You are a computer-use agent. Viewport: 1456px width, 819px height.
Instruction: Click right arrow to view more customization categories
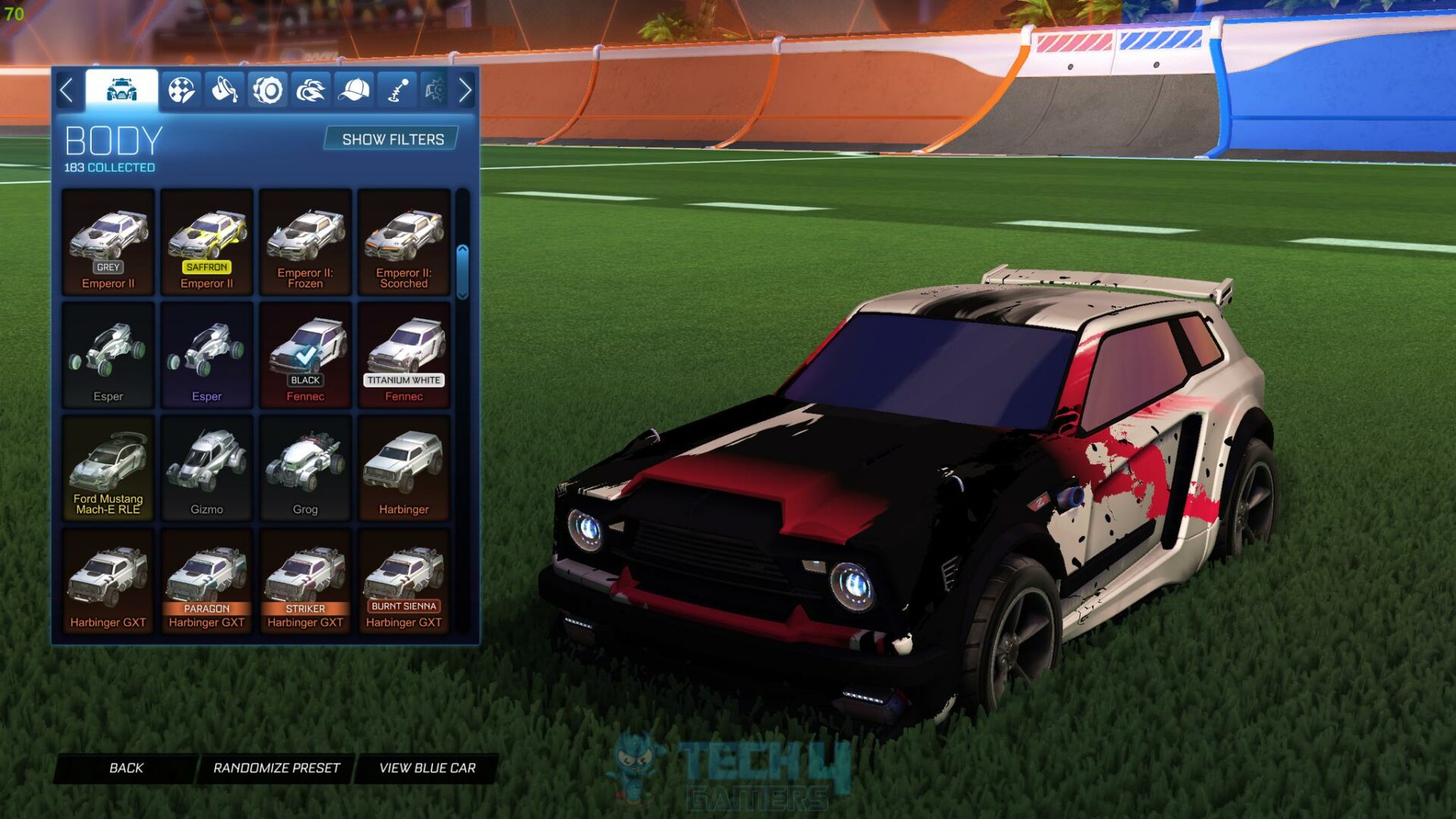(x=466, y=91)
